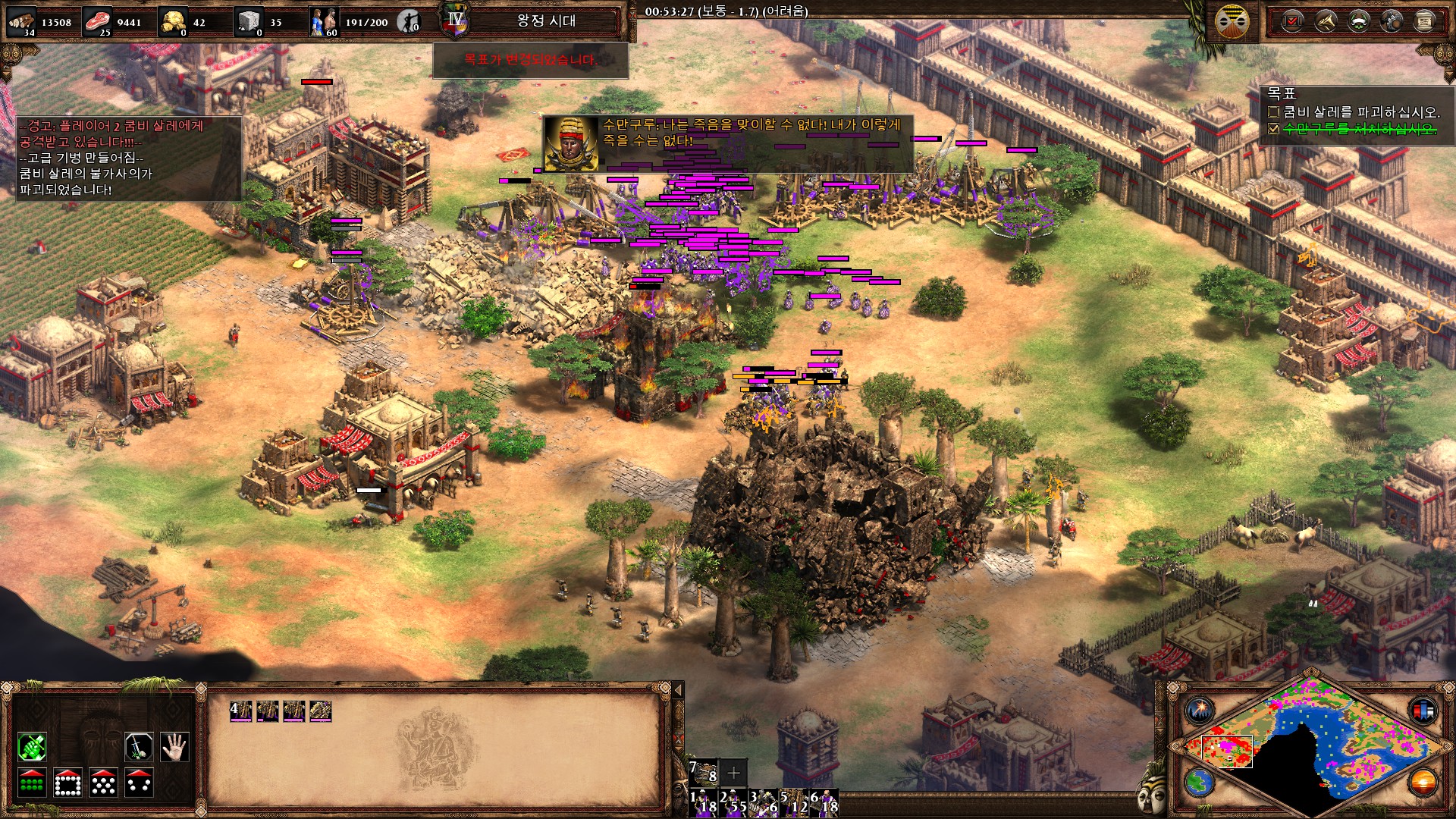Screen dimensions: 1456x819
Task: Open the diplomacy laurel button
Action: [x=1358, y=21]
